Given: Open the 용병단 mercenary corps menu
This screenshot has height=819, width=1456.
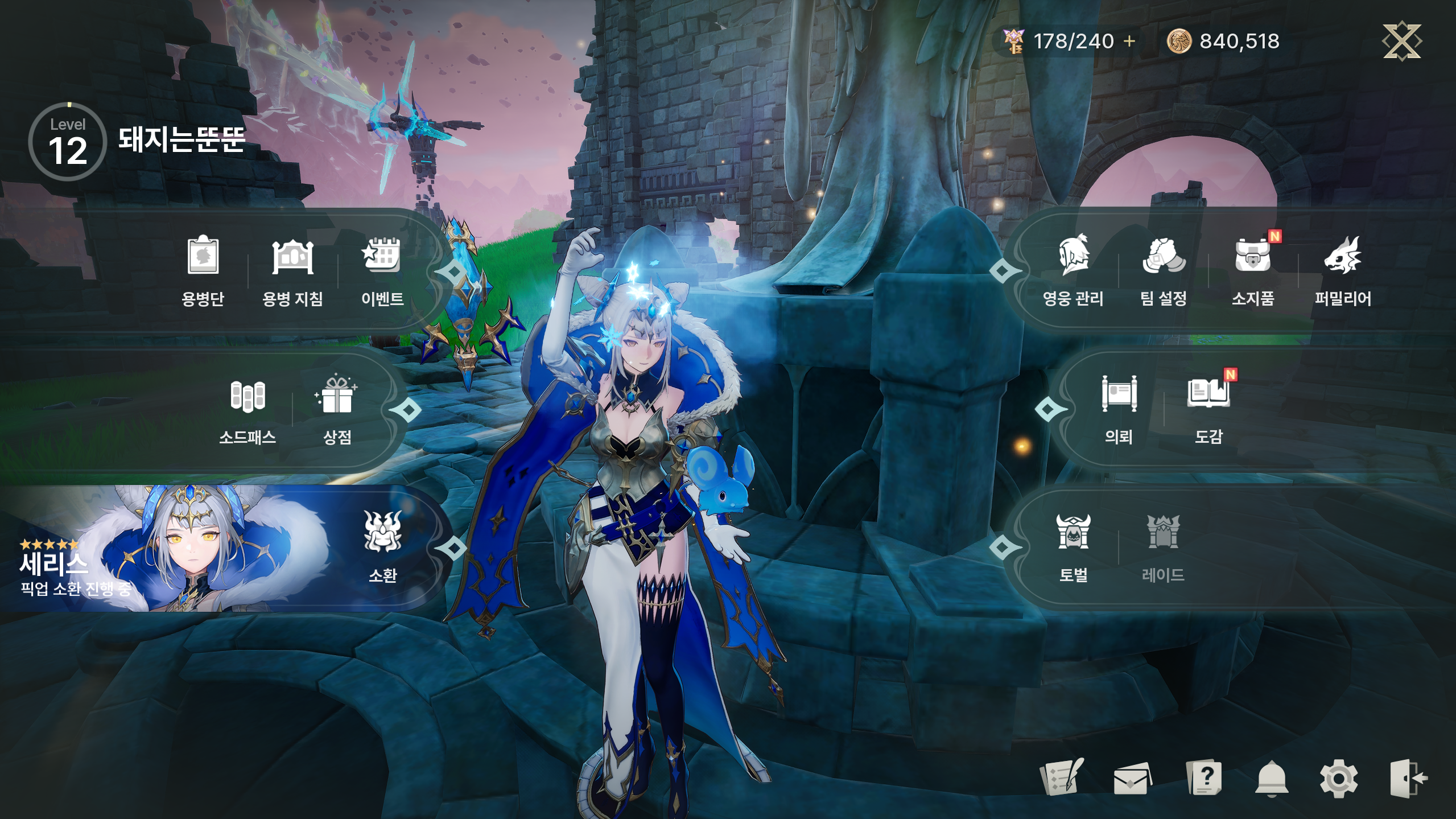Looking at the screenshot, I should [203, 269].
